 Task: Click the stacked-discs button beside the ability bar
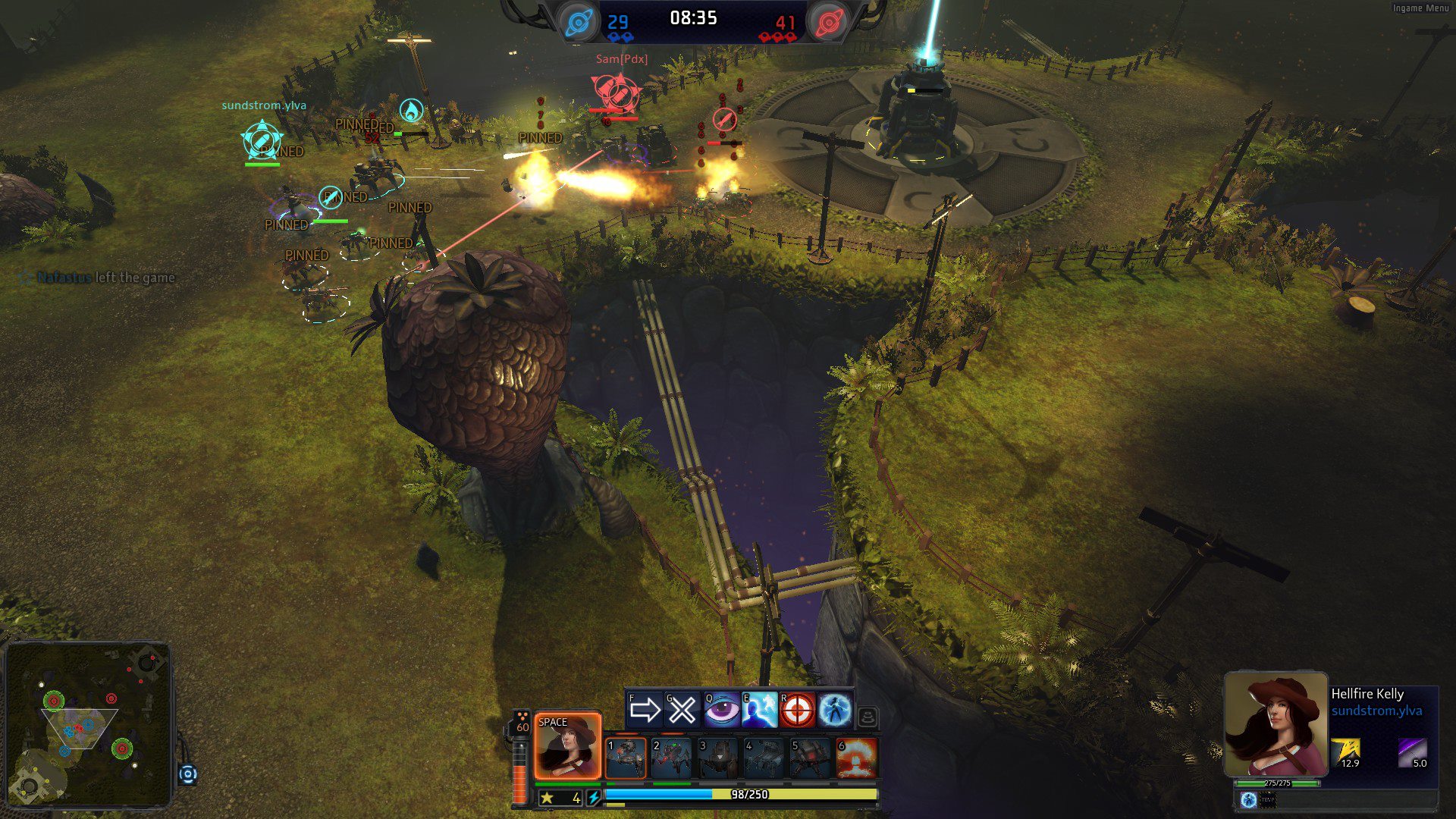click(x=868, y=716)
